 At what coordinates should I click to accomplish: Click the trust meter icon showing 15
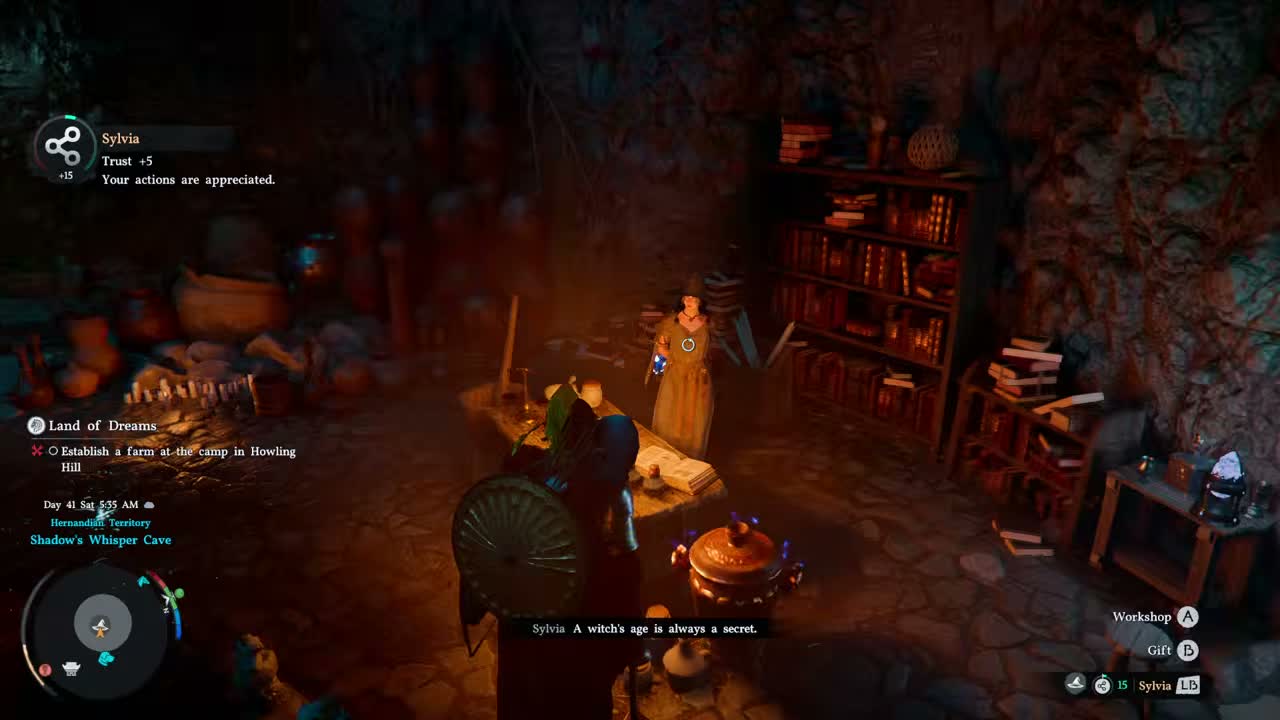click(x=1102, y=685)
